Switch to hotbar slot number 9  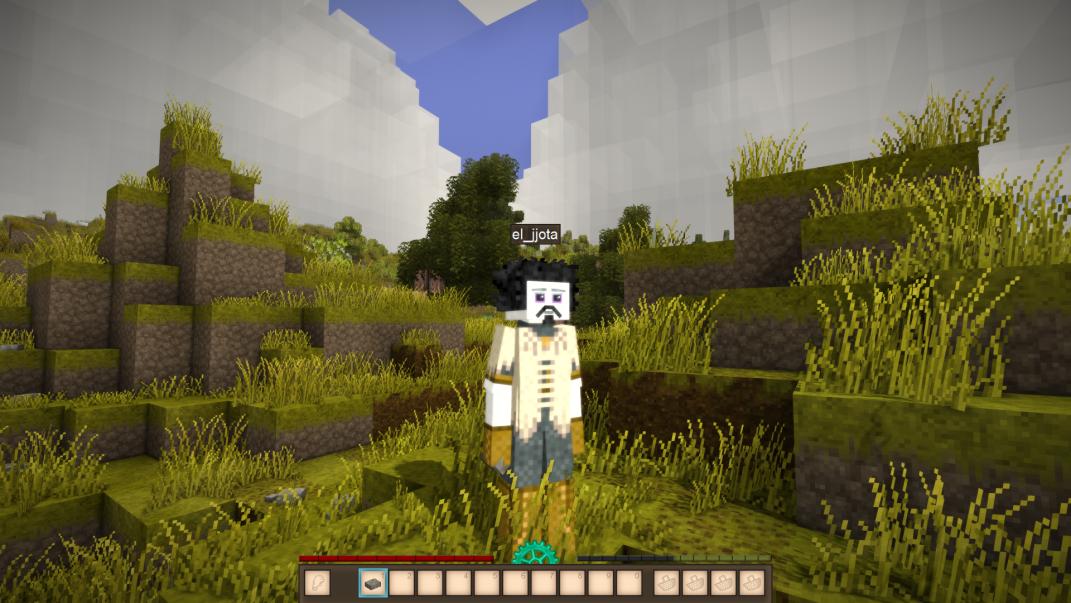tap(601, 582)
